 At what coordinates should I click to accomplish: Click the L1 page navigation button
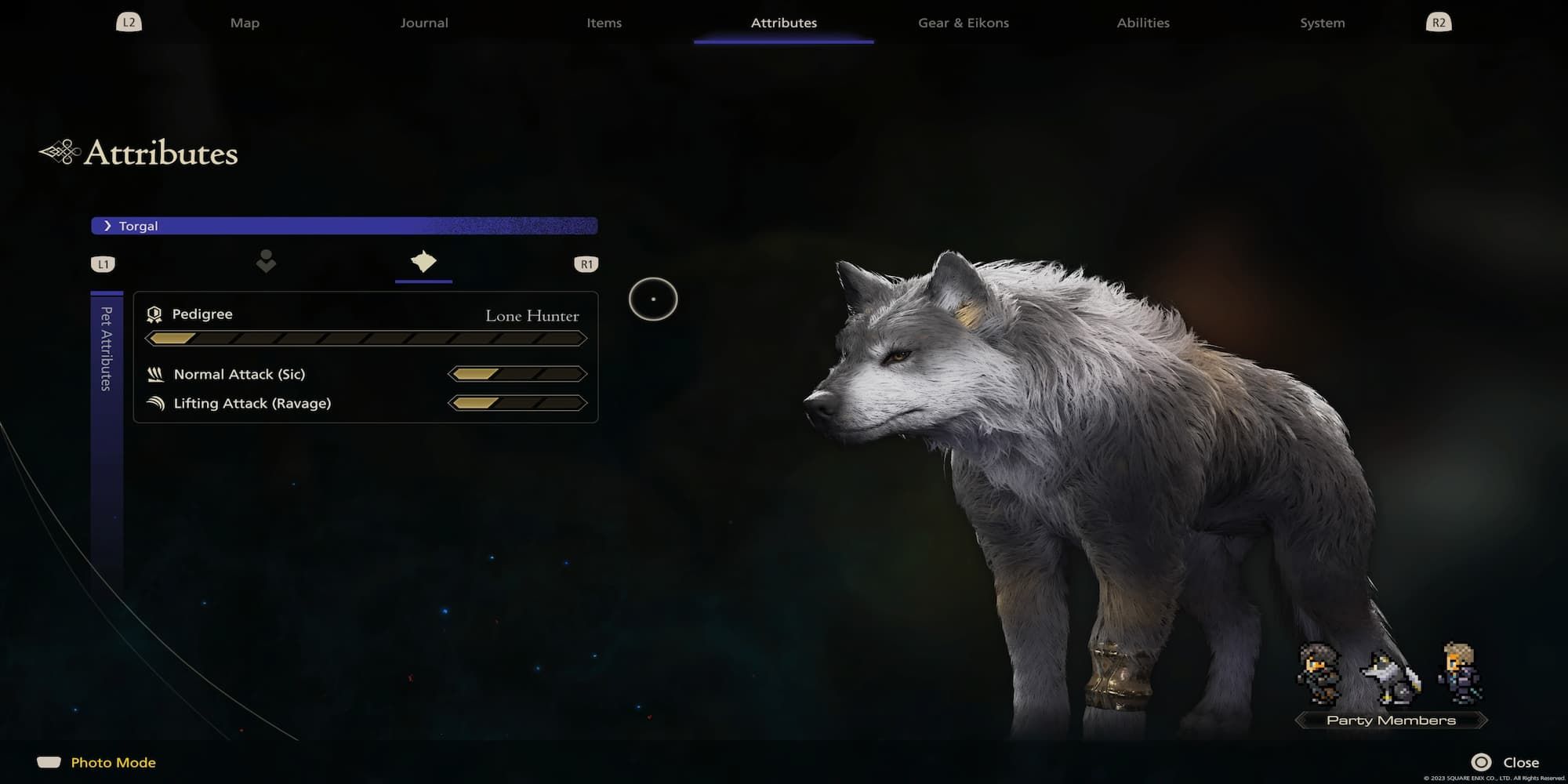(x=103, y=263)
